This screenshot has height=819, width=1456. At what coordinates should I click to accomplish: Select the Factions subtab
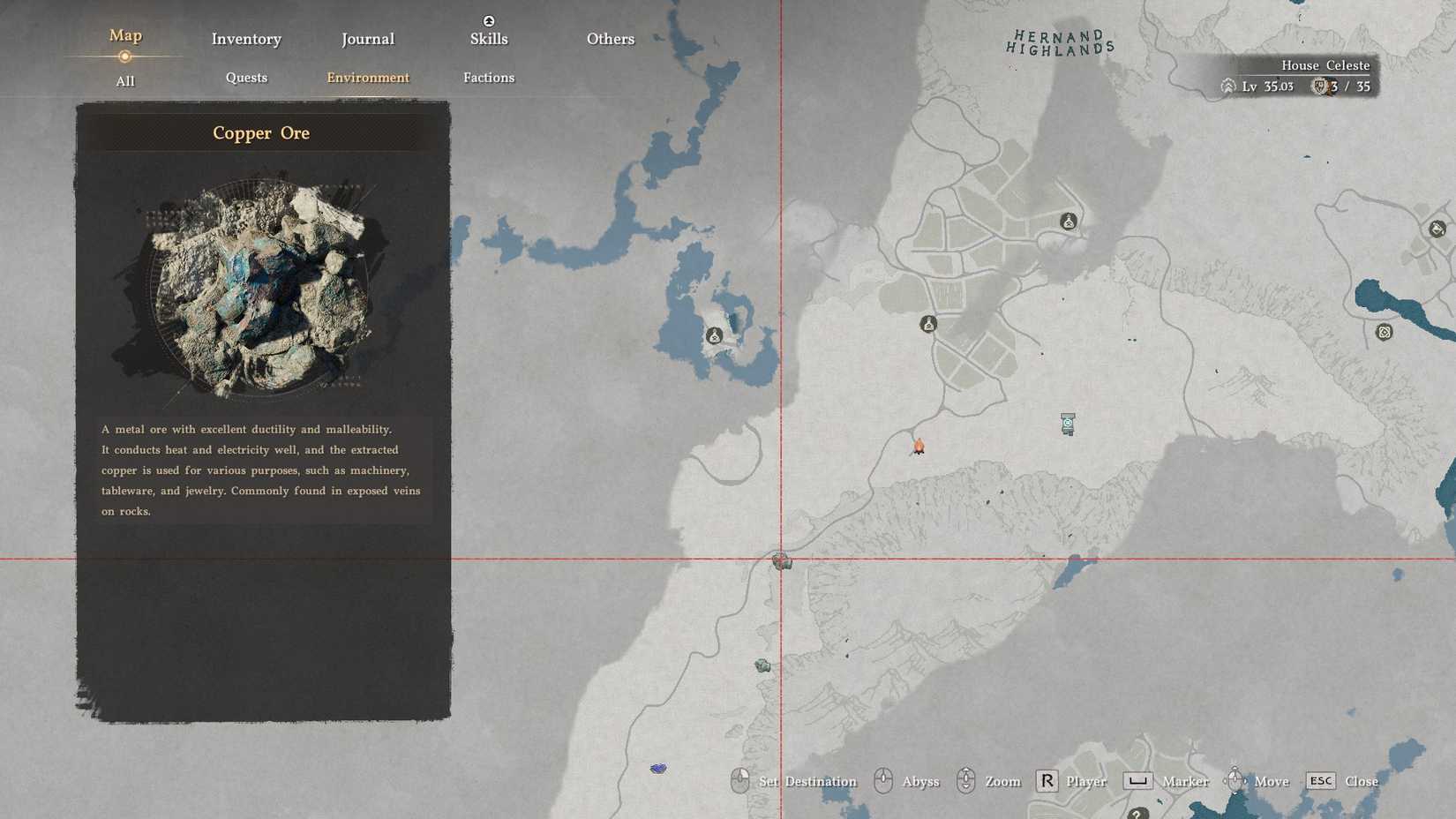click(489, 78)
